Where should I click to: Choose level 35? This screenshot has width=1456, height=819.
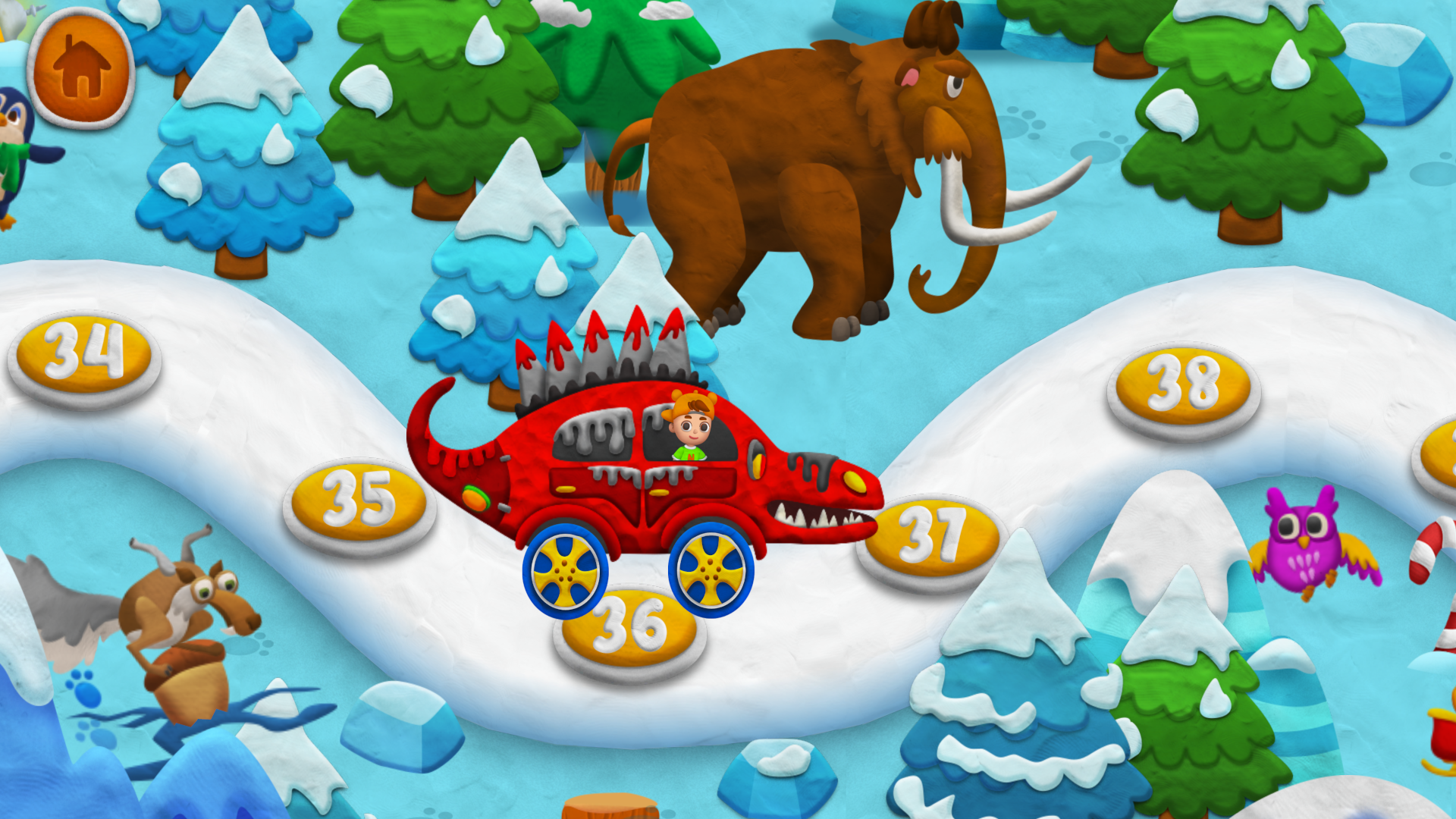[356, 500]
